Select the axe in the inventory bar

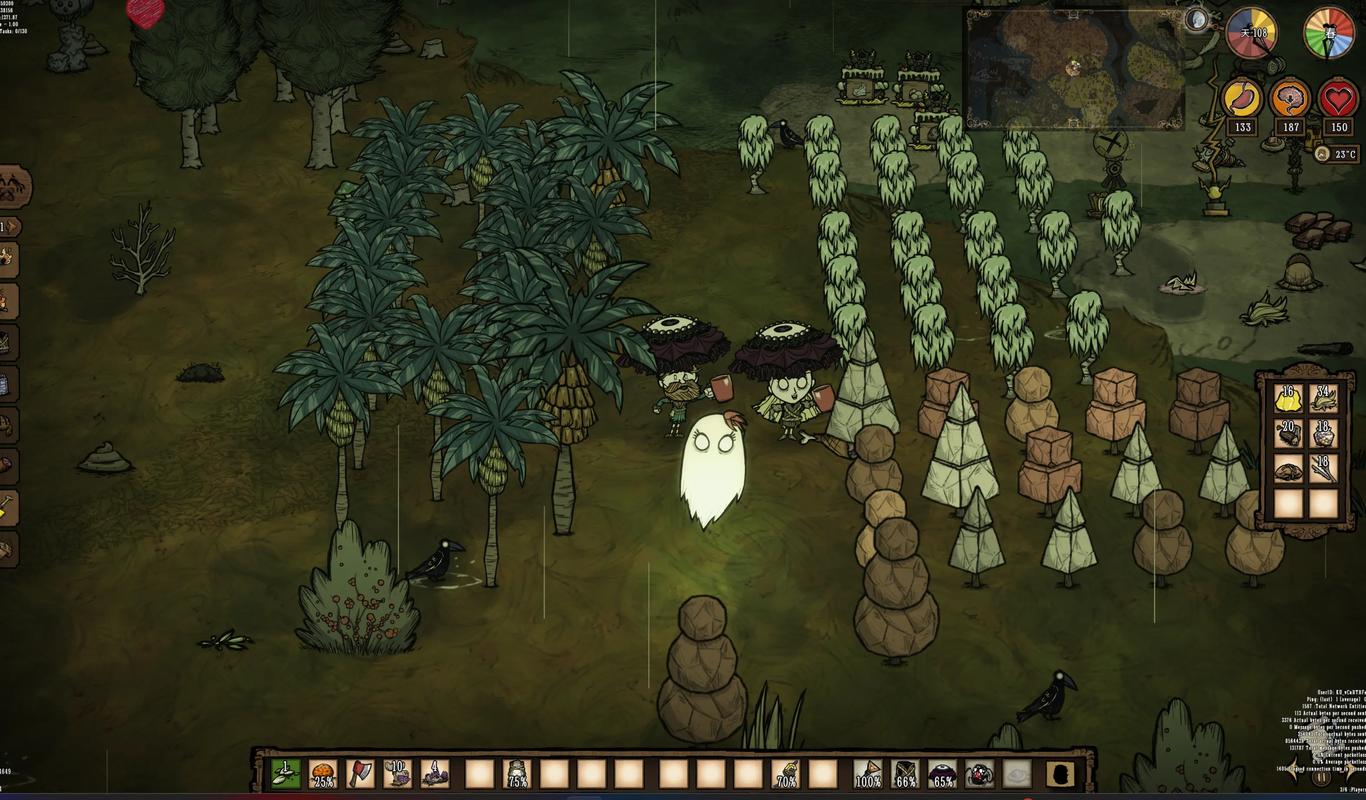(360, 774)
